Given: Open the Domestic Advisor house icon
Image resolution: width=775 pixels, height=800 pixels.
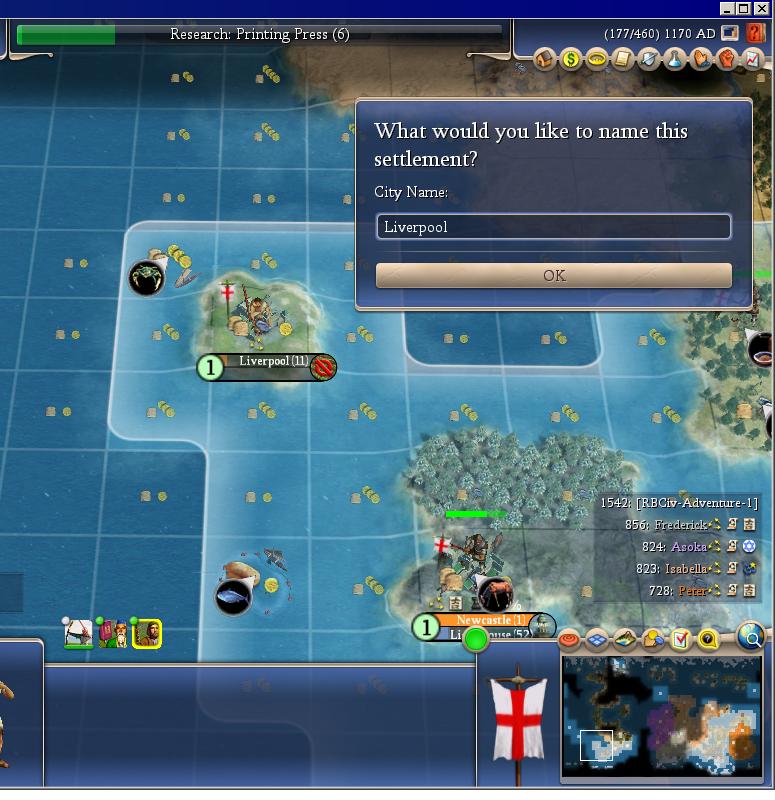Looking at the screenshot, I should (x=545, y=59).
